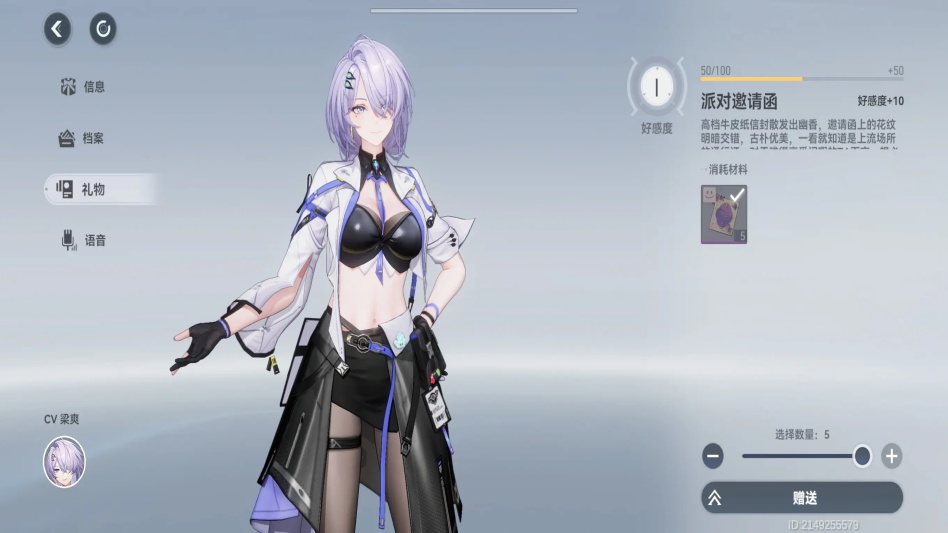Click the quantity slider handle

coord(862,456)
